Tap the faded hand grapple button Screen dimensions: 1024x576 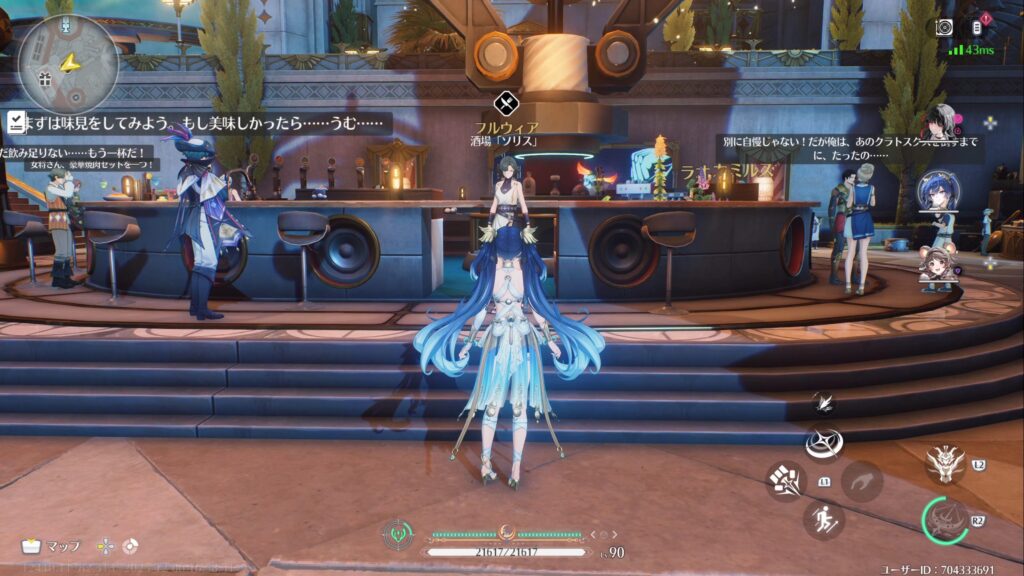[861, 481]
